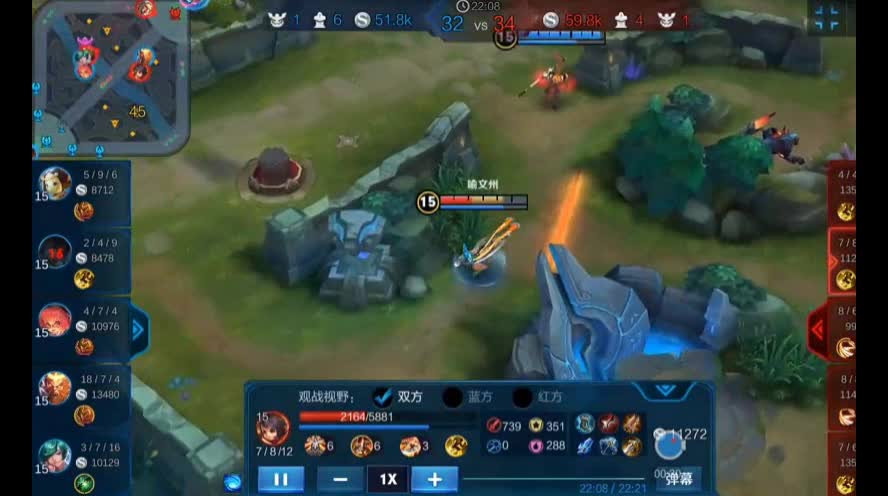This screenshot has height=496, width=888.
Task: Increase playback speed with plus button
Action: pyautogui.click(x=434, y=479)
